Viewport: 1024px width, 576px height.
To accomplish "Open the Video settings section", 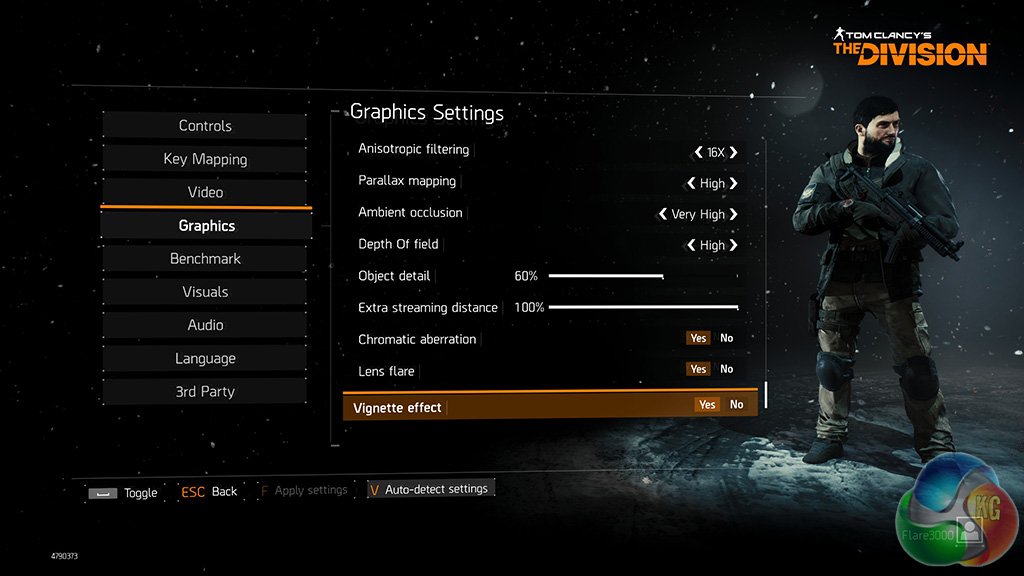I will tap(205, 192).
